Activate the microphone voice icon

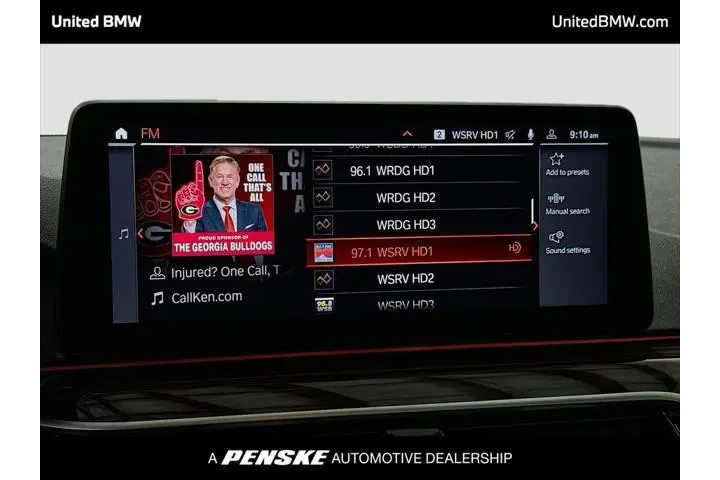[x=530, y=134]
